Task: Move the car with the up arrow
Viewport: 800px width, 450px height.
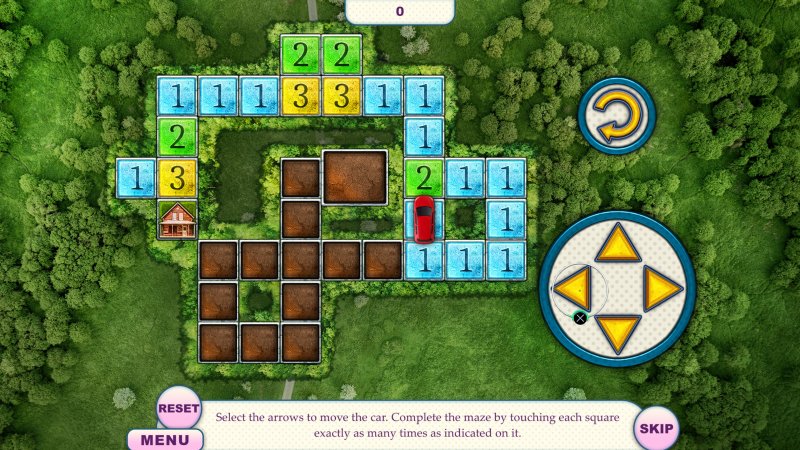Action: pos(618,244)
